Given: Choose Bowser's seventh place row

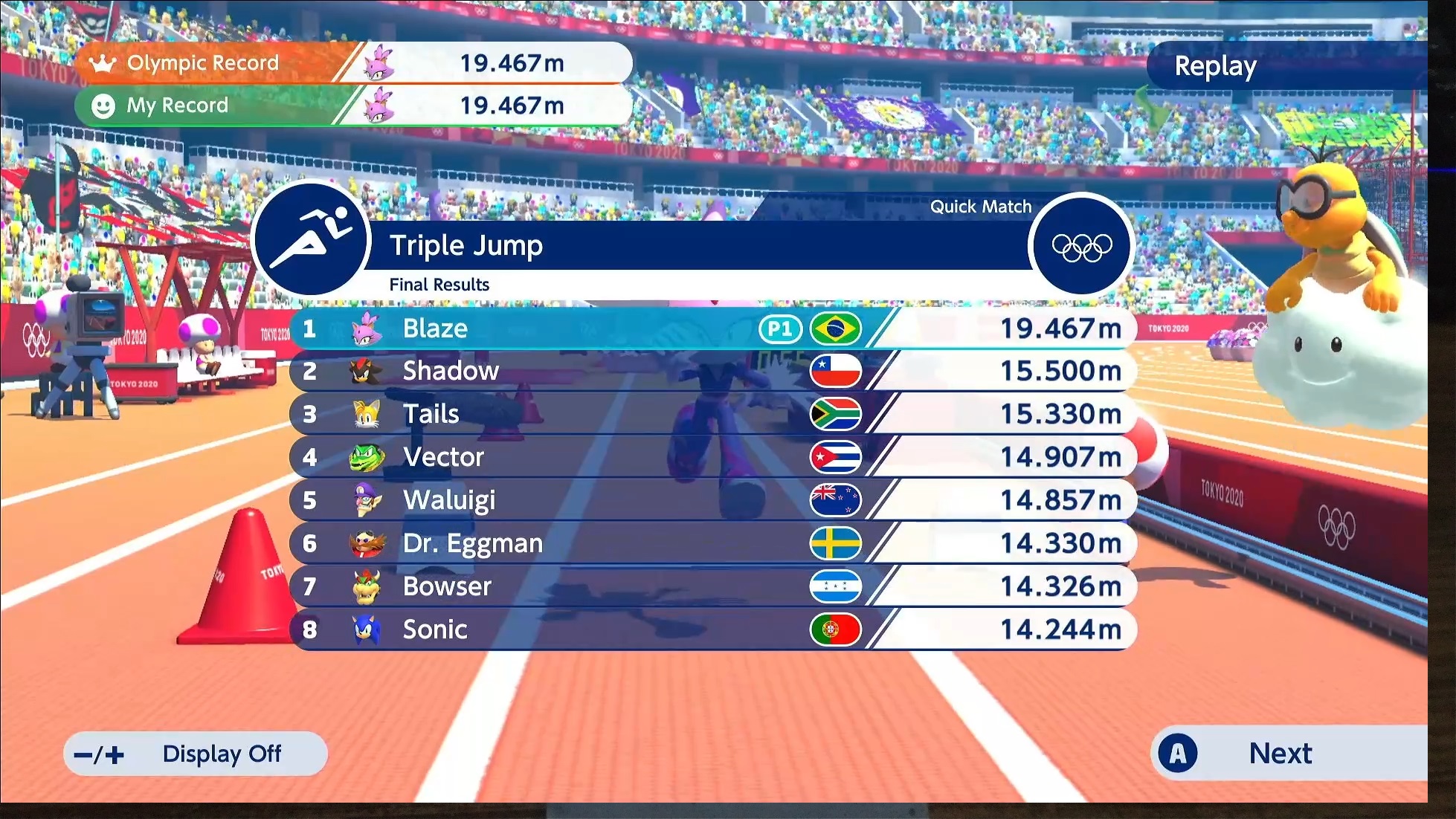Looking at the screenshot, I should [x=712, y=586].
